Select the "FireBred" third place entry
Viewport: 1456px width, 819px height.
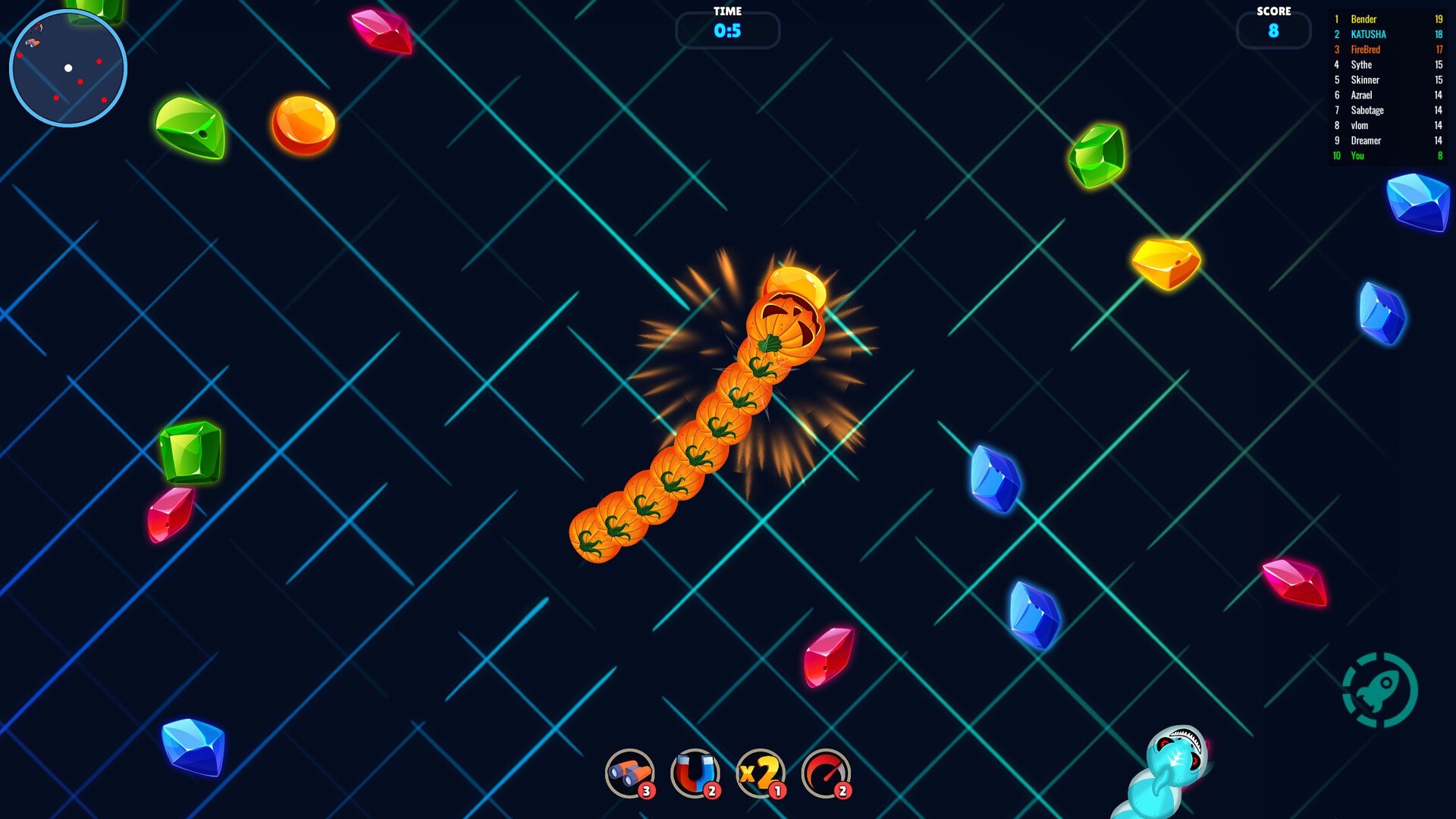pos(1365,49)
